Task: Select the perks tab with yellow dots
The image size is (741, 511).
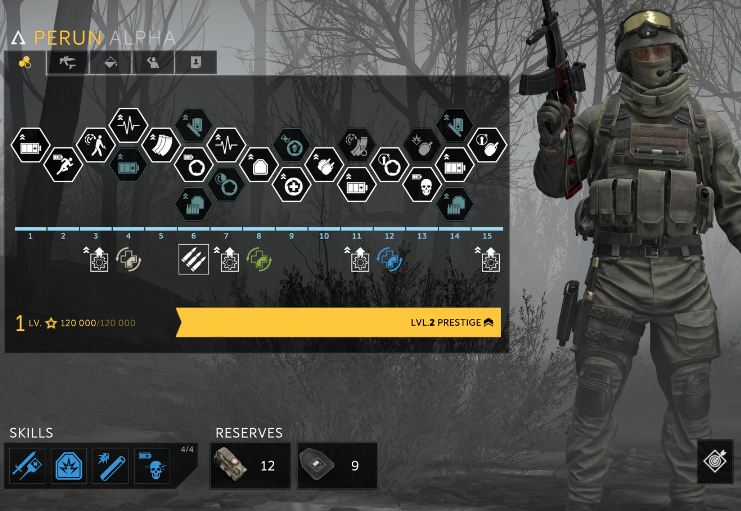Action: pos(26,62)
